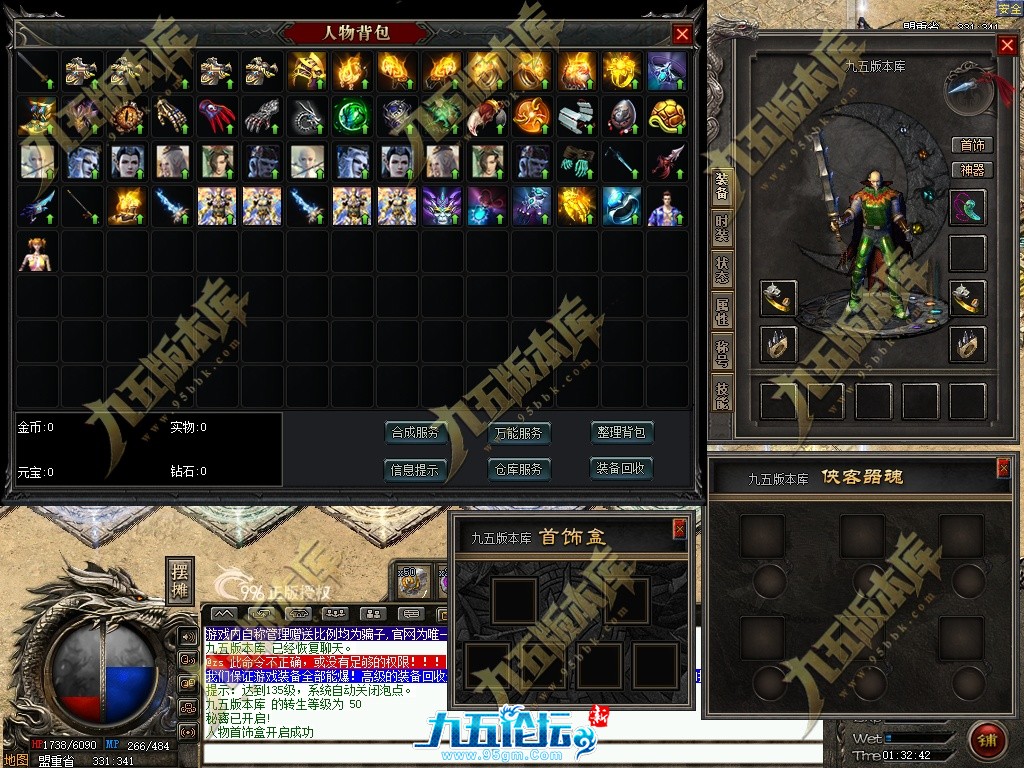Select the golden turtle shell item
Image resolution: width=1024 pixels, height=768 pixels.
coord(667,116)
